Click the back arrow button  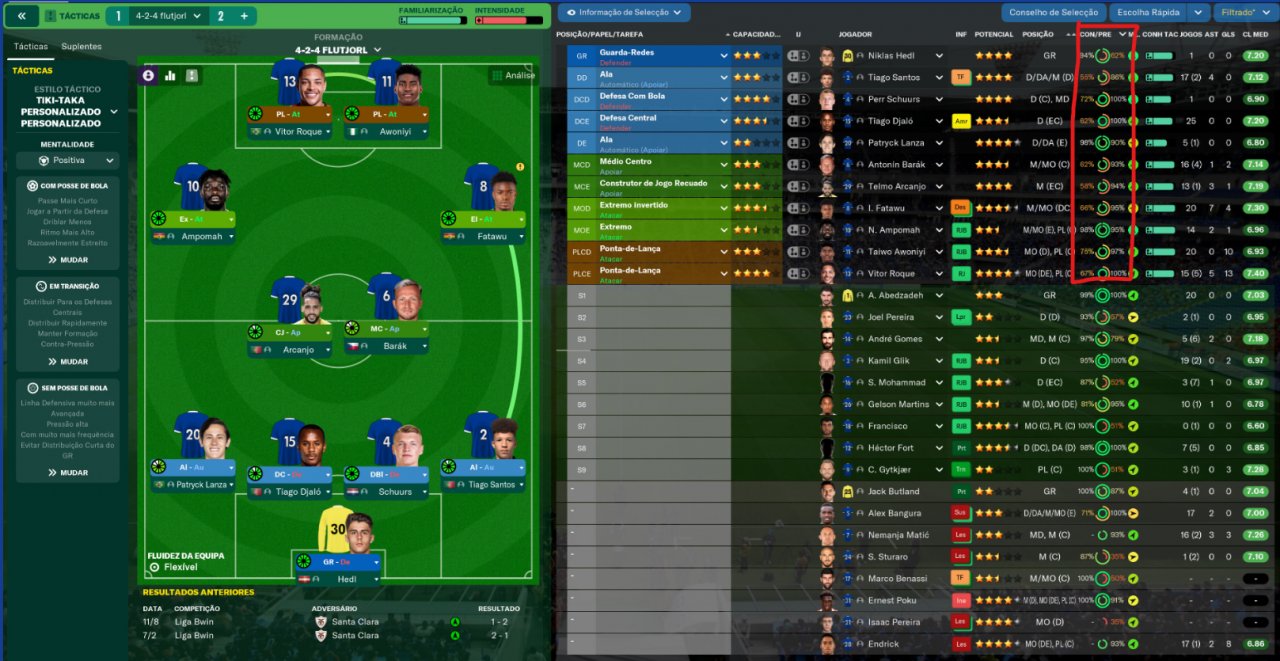tap(21, 16)
